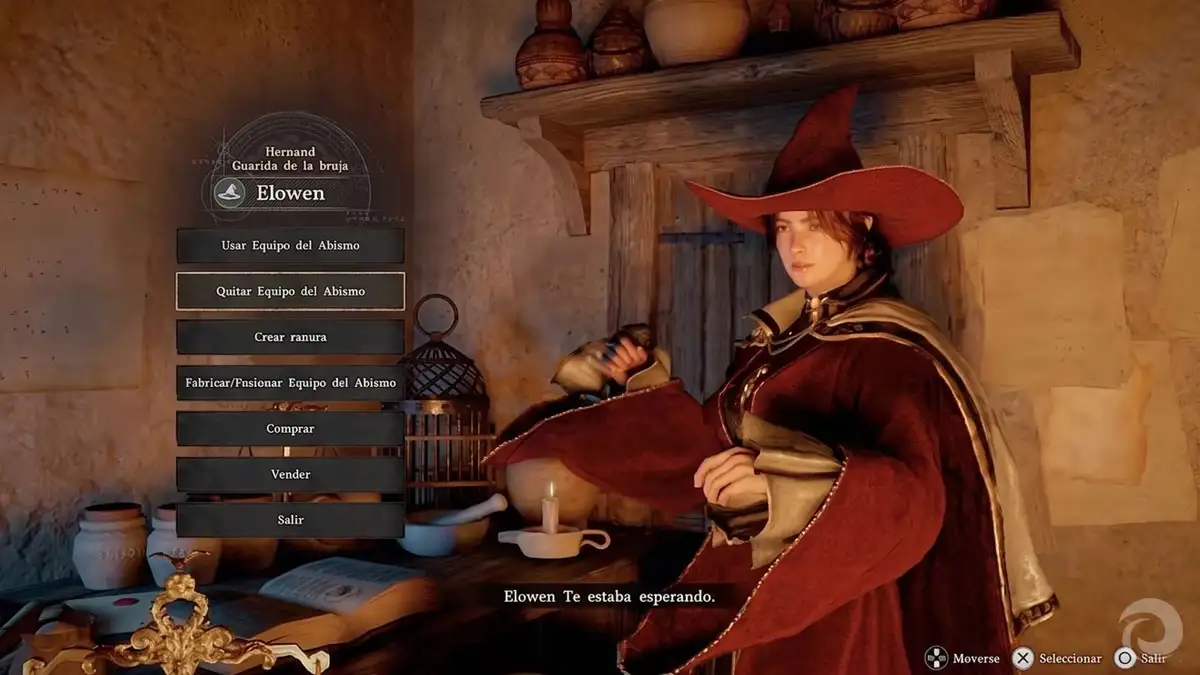Exit via the Salir menu entry
Image resolution: width=1200 pixels, height=675 pixels.
[x=290, y=520]
